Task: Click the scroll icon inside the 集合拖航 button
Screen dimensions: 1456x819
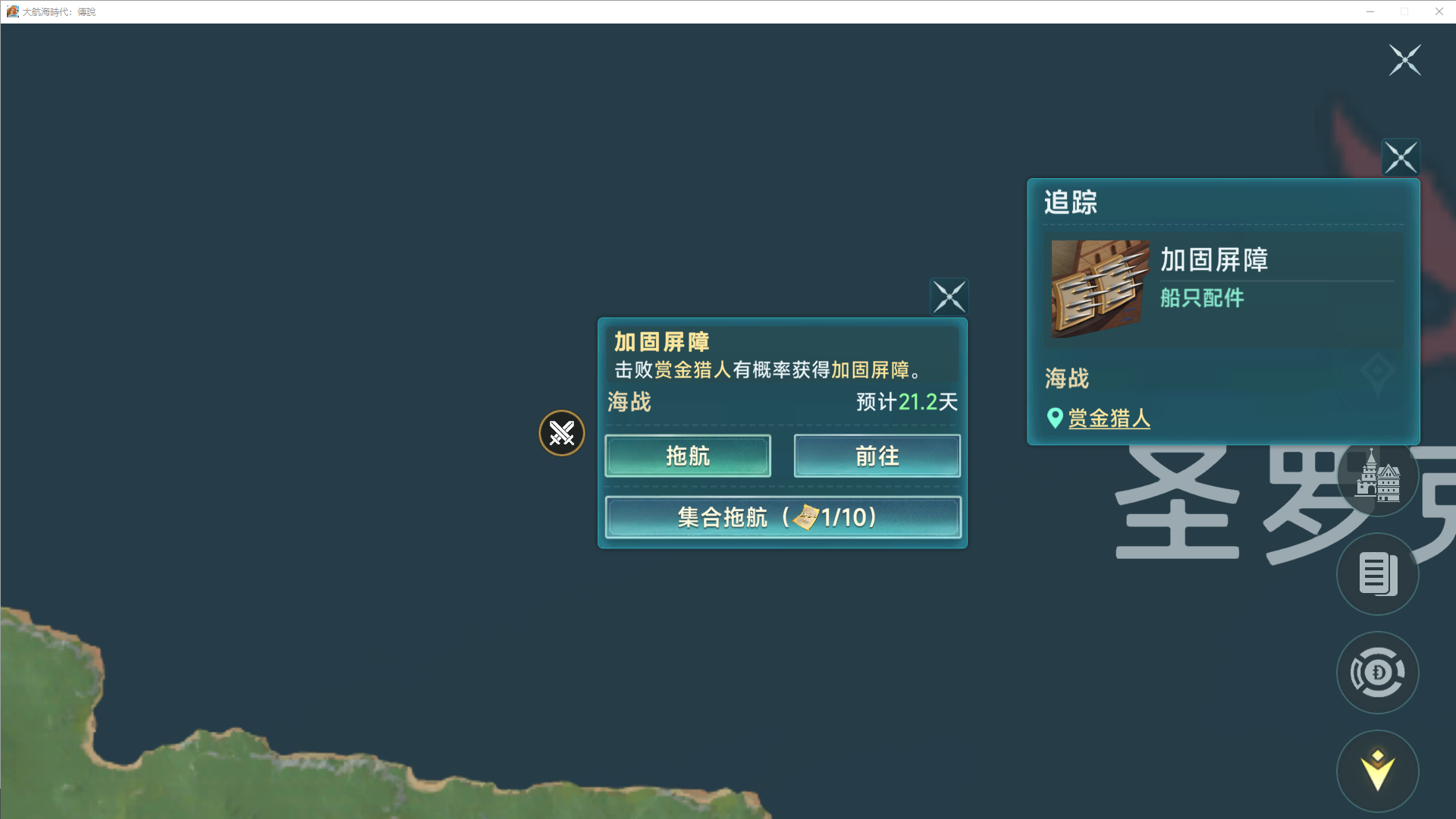Action: coord(806,517)
